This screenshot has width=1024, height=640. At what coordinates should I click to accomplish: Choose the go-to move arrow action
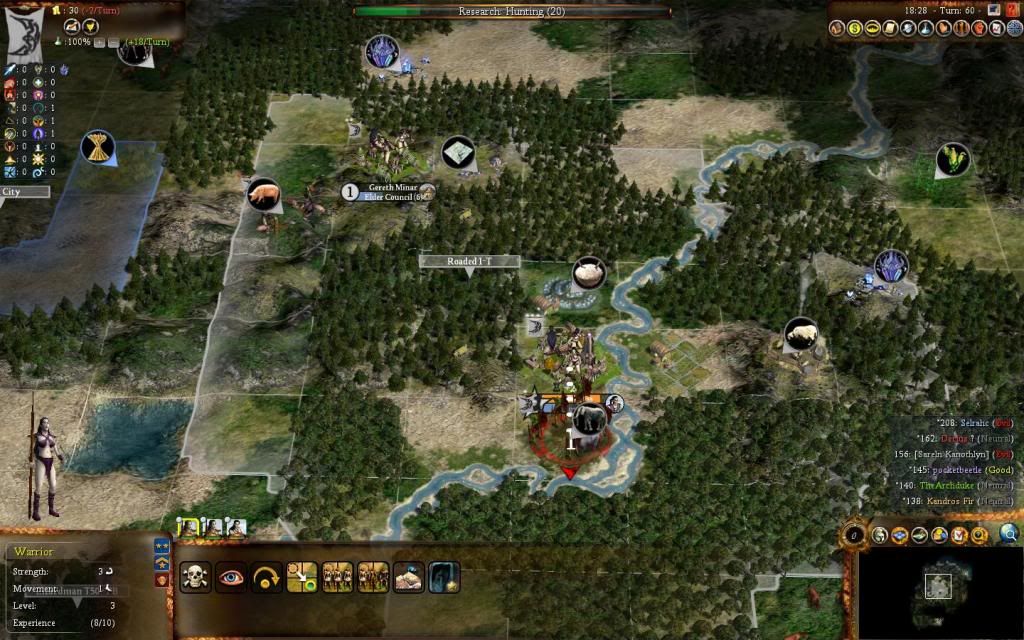[x=302, y=577]
